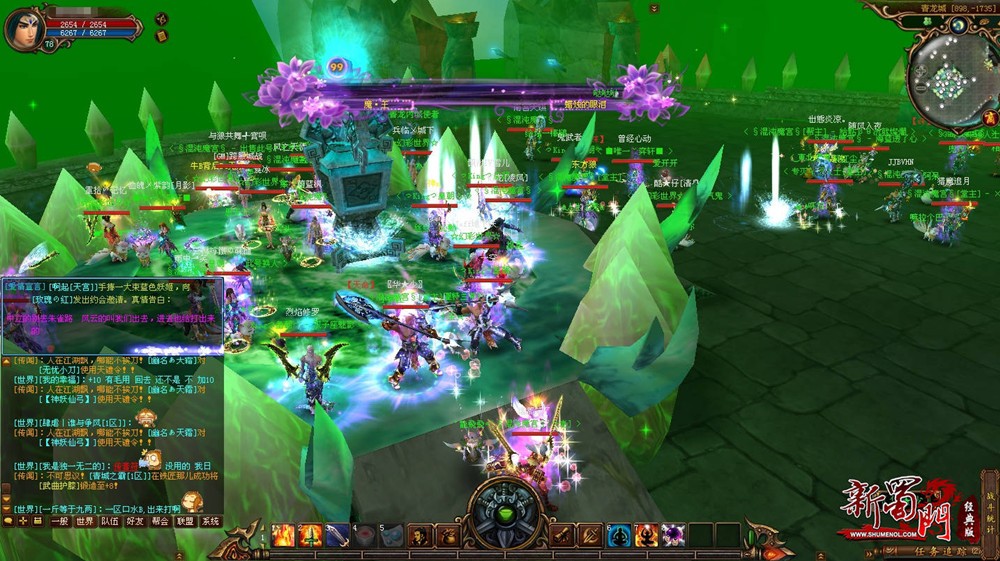Activate the fire skill in hotbar slot 1

coord(284,535)
